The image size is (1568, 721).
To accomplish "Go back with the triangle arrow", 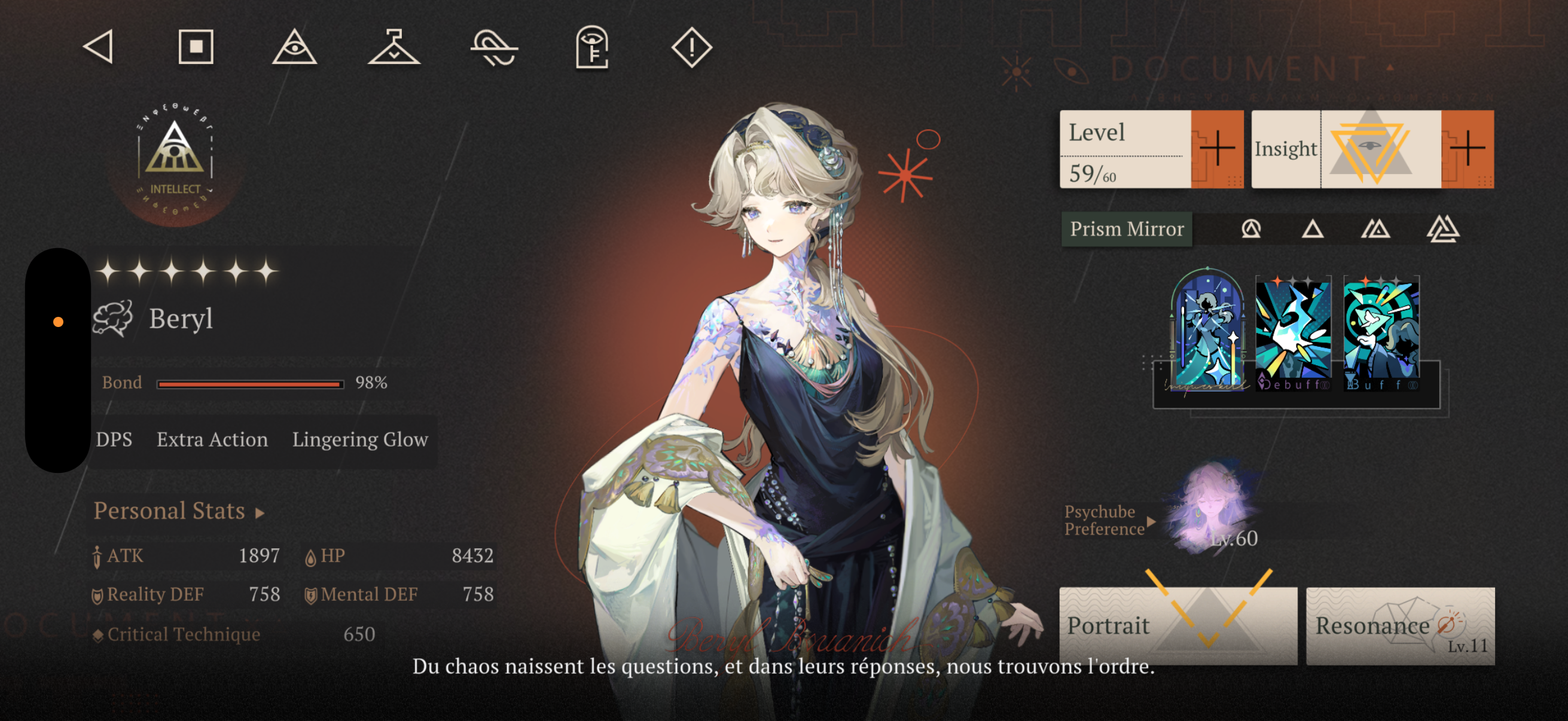I will [99, 47].
